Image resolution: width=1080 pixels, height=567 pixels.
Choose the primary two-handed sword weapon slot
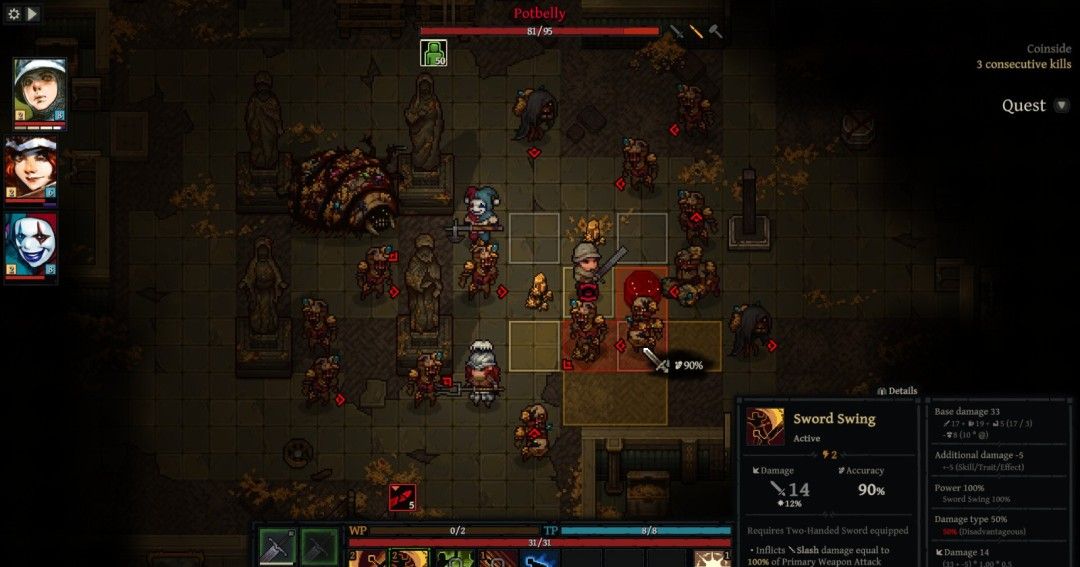click(x=277, y=546)
